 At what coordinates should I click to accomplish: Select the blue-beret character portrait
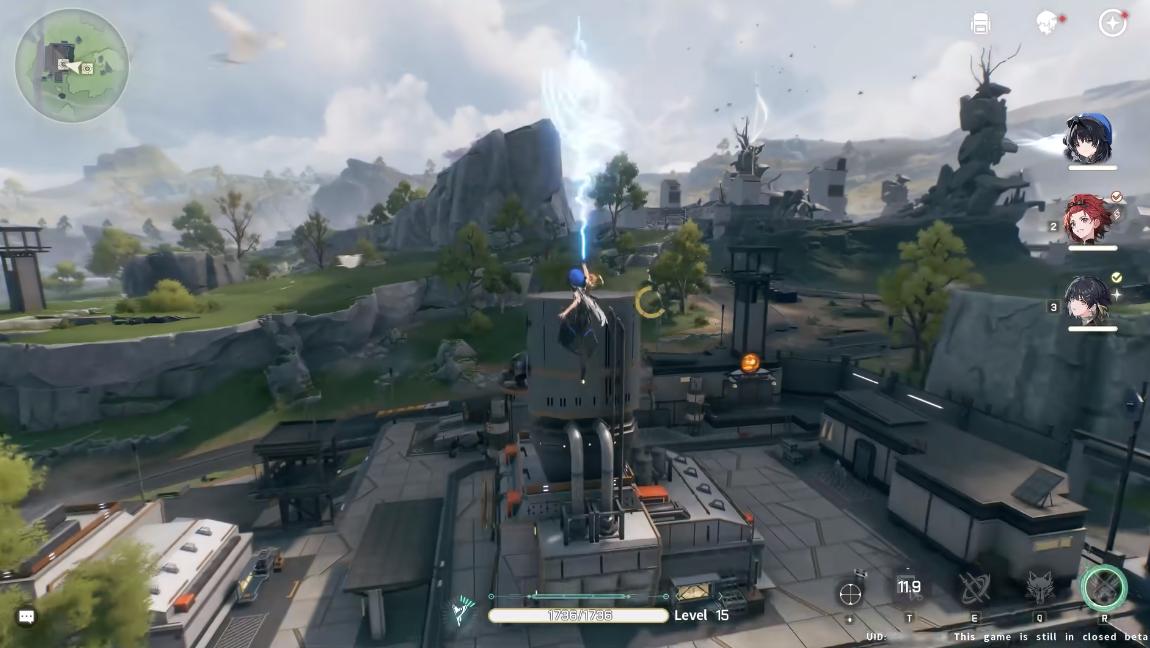[1088, 139]
